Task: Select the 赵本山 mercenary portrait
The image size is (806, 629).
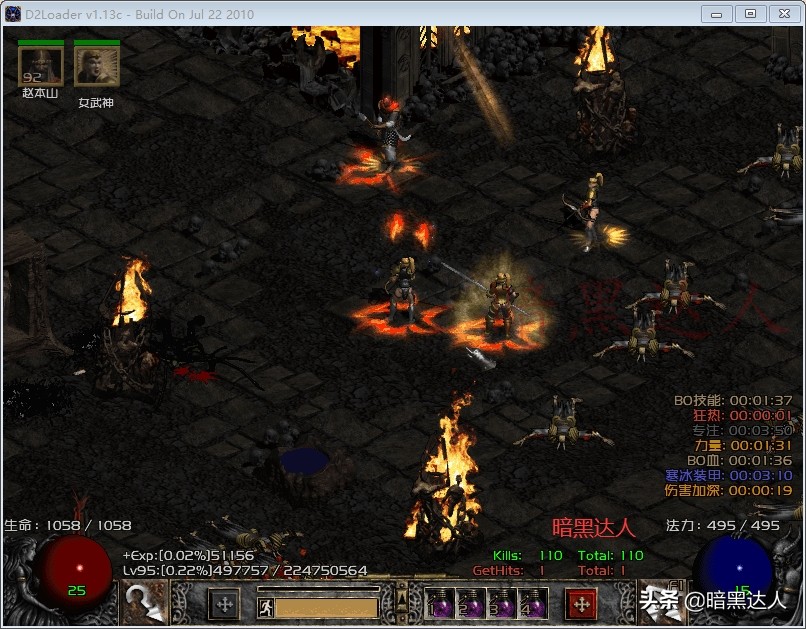Action: [x=40, y=67]
